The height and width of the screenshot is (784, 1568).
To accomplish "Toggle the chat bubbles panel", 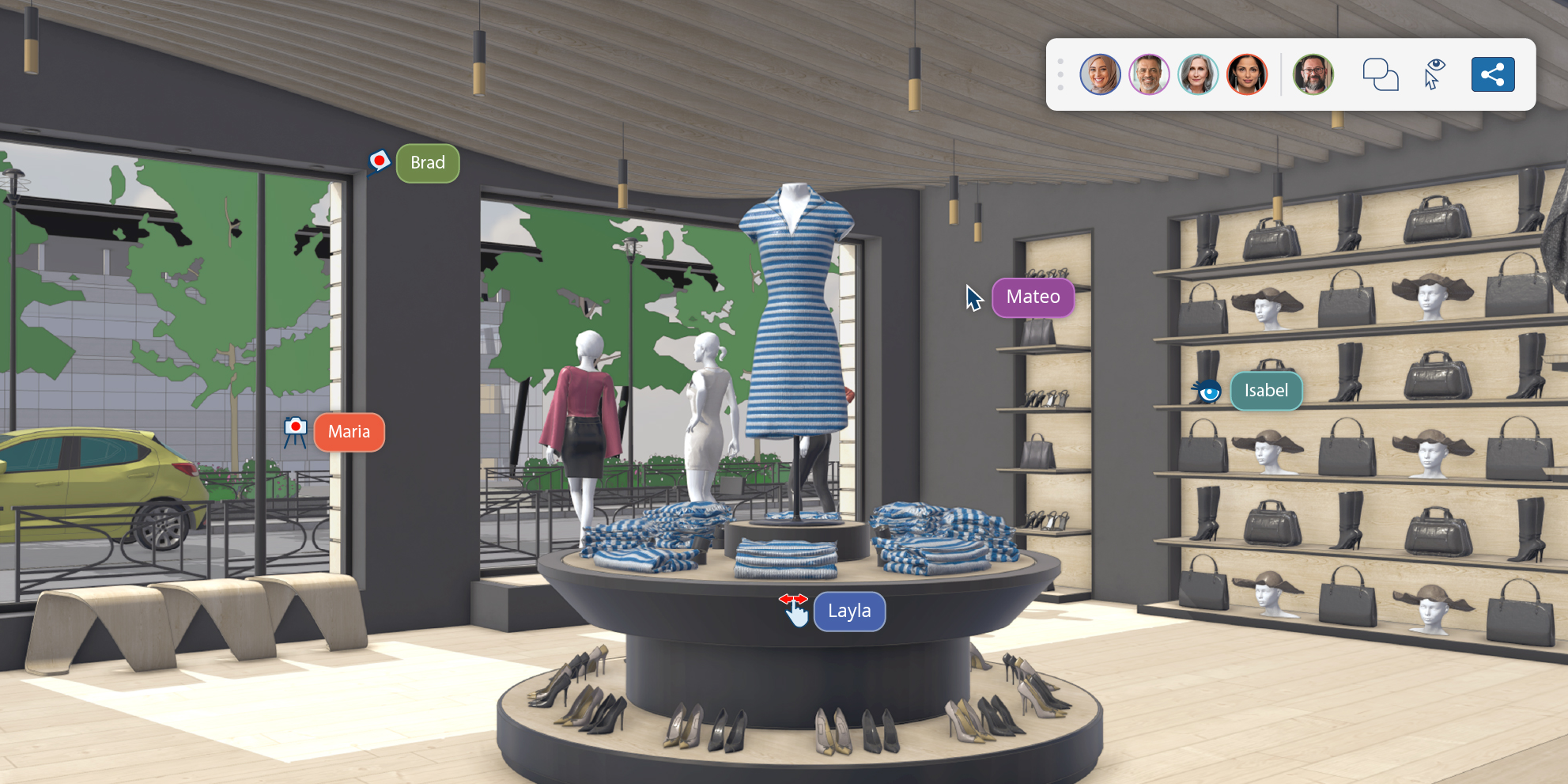I will click(x=1381, y=74).
